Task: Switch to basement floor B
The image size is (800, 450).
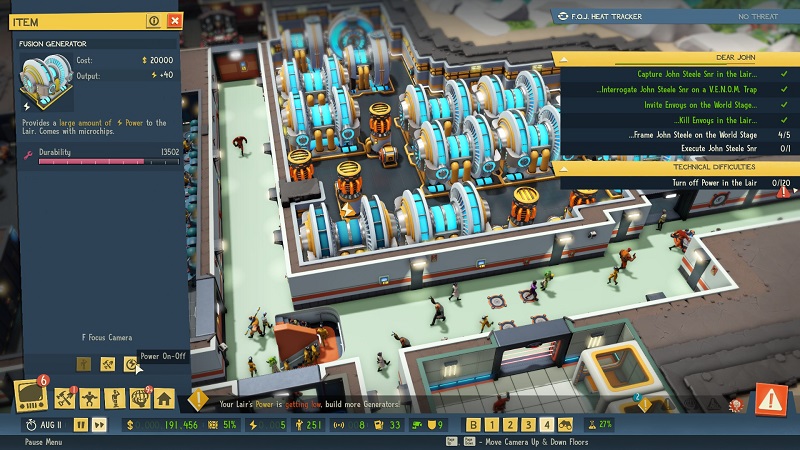Action: pyautogui.click(x=474, y=425)
